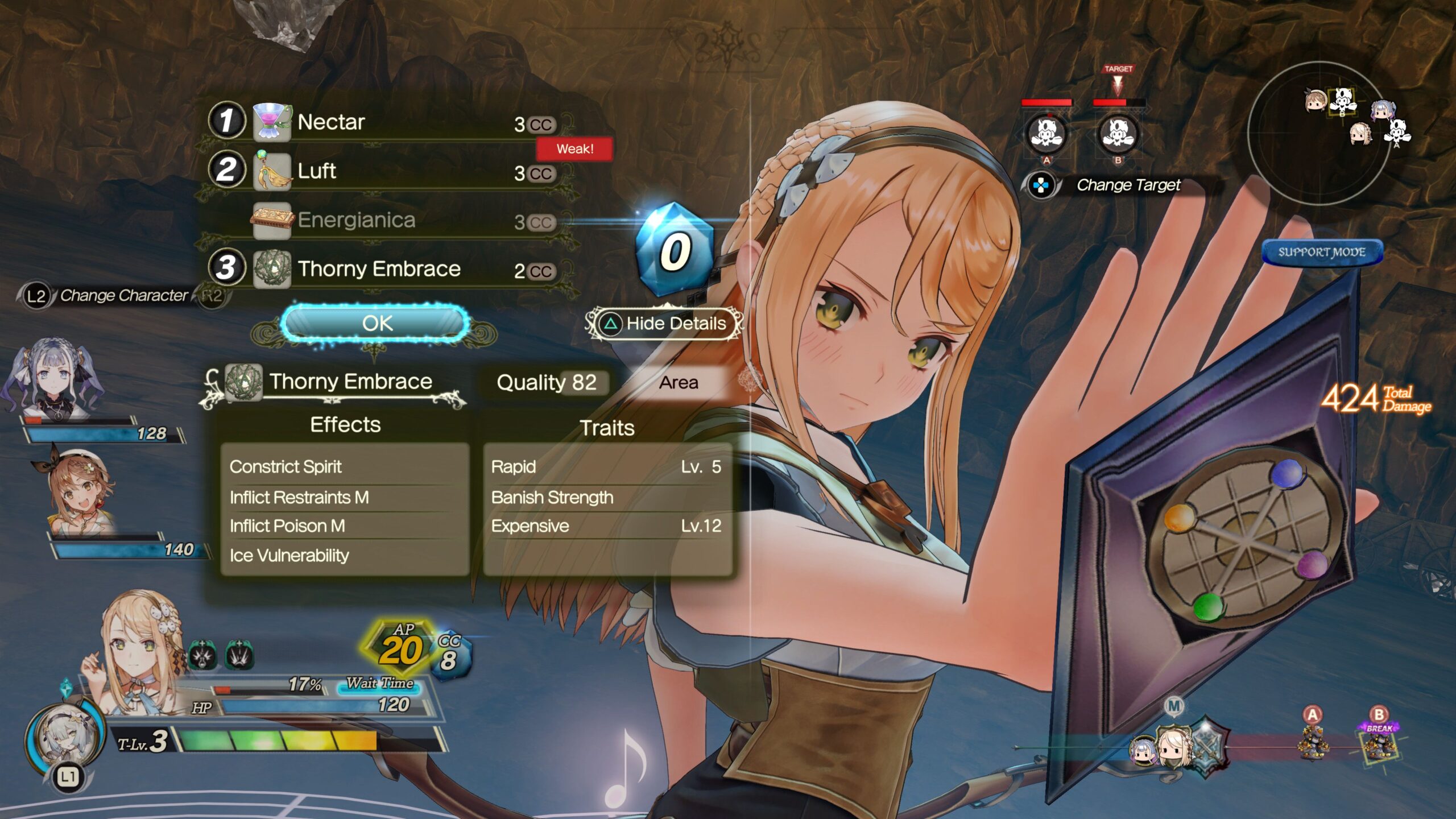Target enemy A skull icon
The image size is (1456, 819).
(x=1046, y=134)
